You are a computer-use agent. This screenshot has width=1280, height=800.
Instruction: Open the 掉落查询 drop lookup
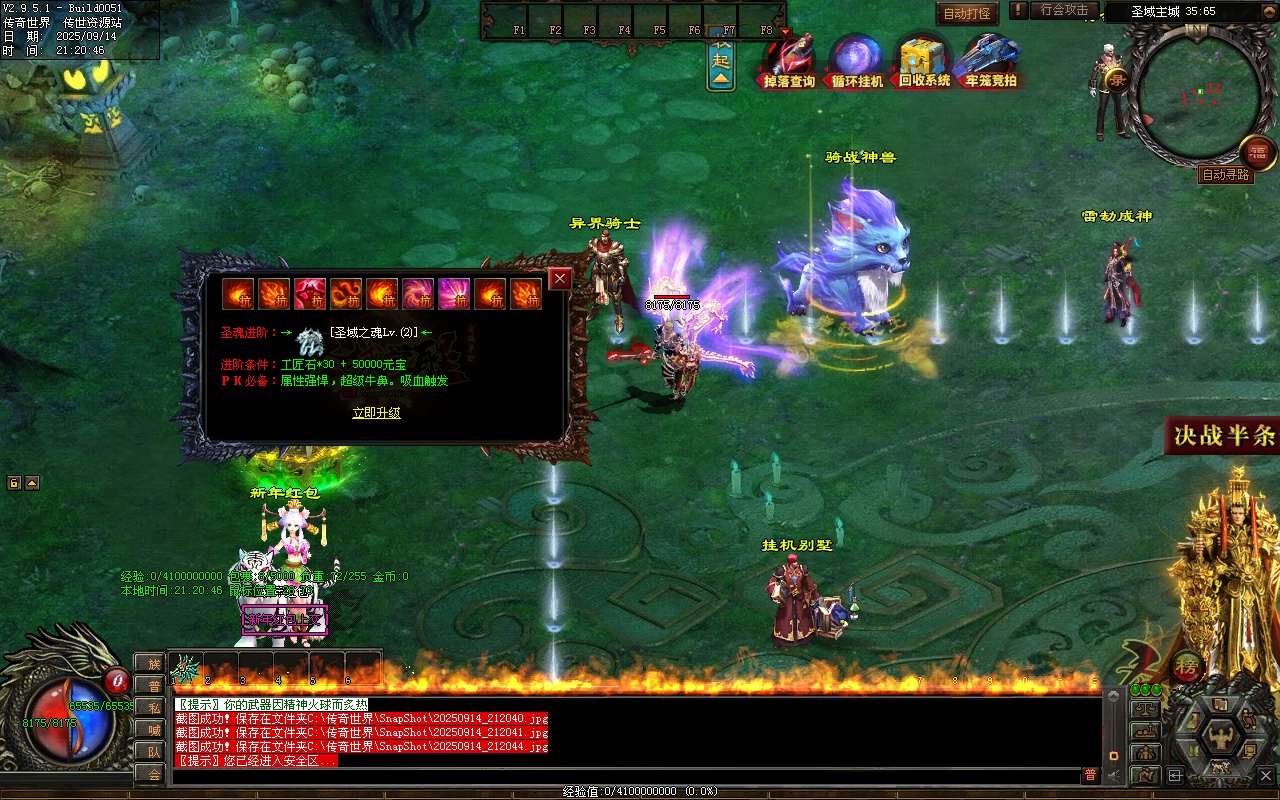click(x=789, y=62)
